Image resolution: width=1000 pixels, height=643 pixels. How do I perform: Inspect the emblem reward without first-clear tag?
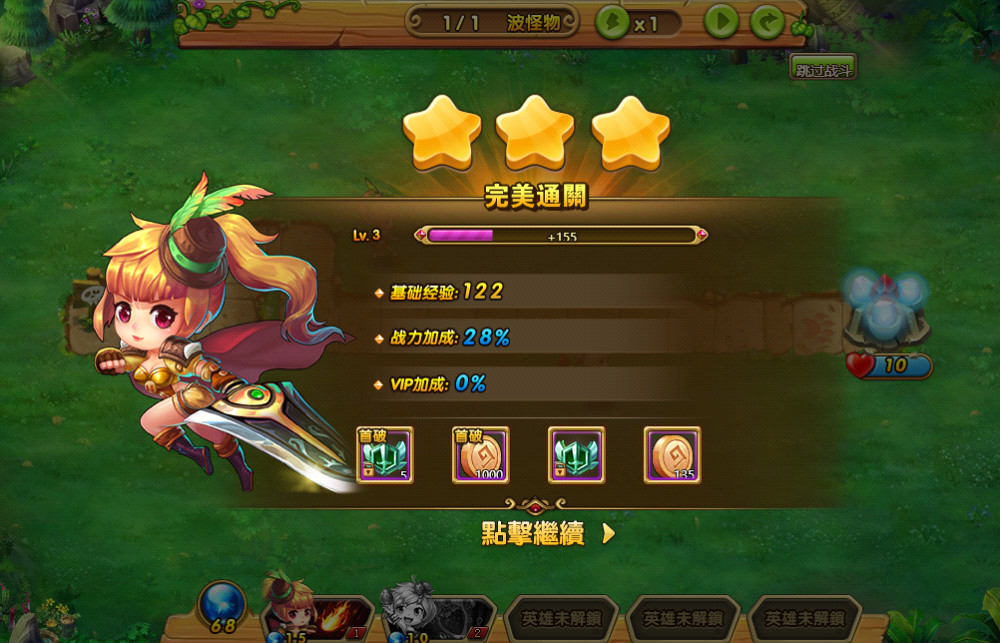click(576, 455)
